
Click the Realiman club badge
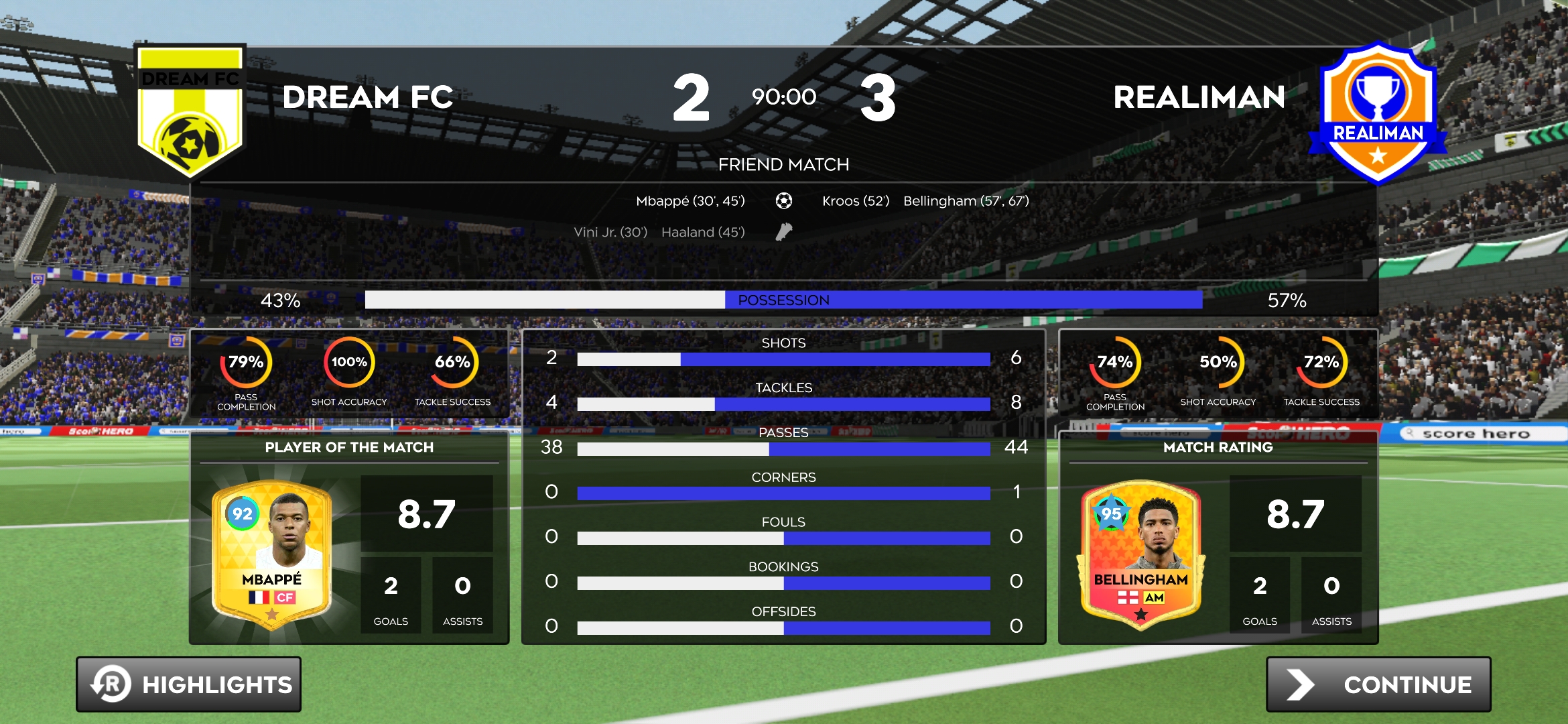tap(1377, 113)
